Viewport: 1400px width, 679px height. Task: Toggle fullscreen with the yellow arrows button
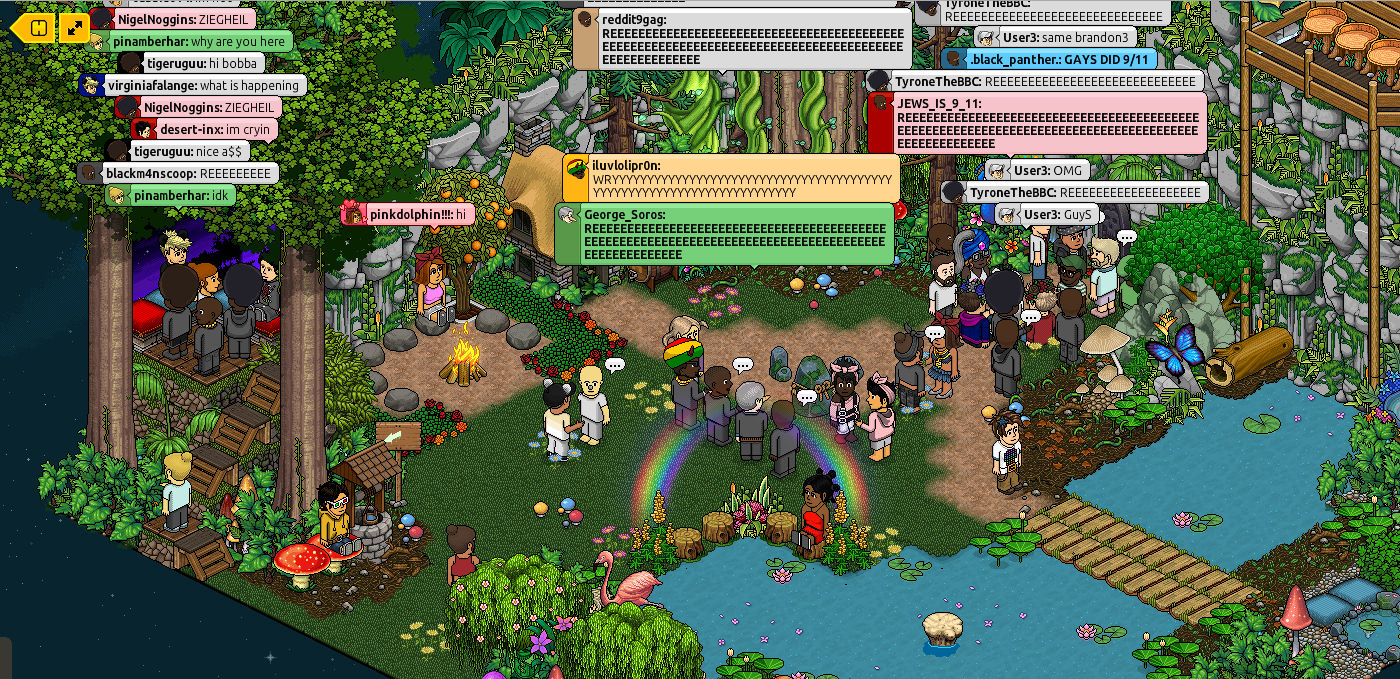(x=75, y=28)
